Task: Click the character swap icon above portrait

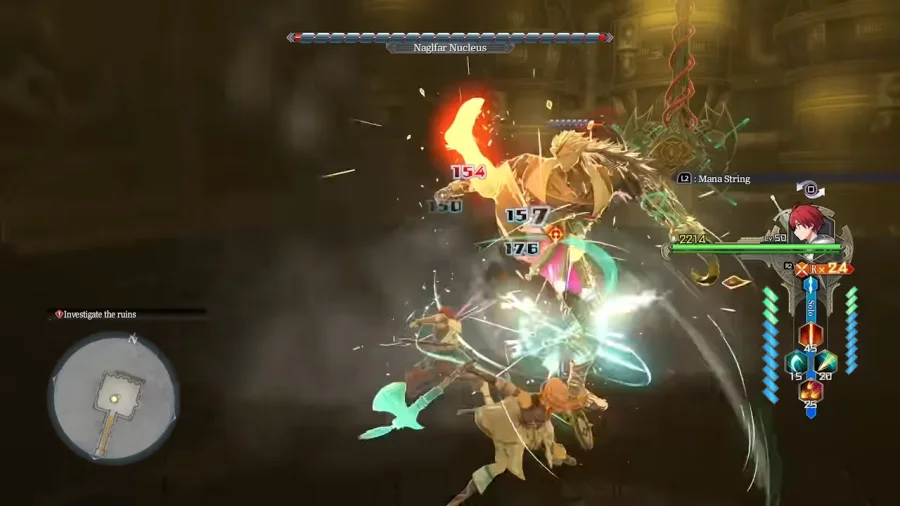Action: tap(811, 187)
